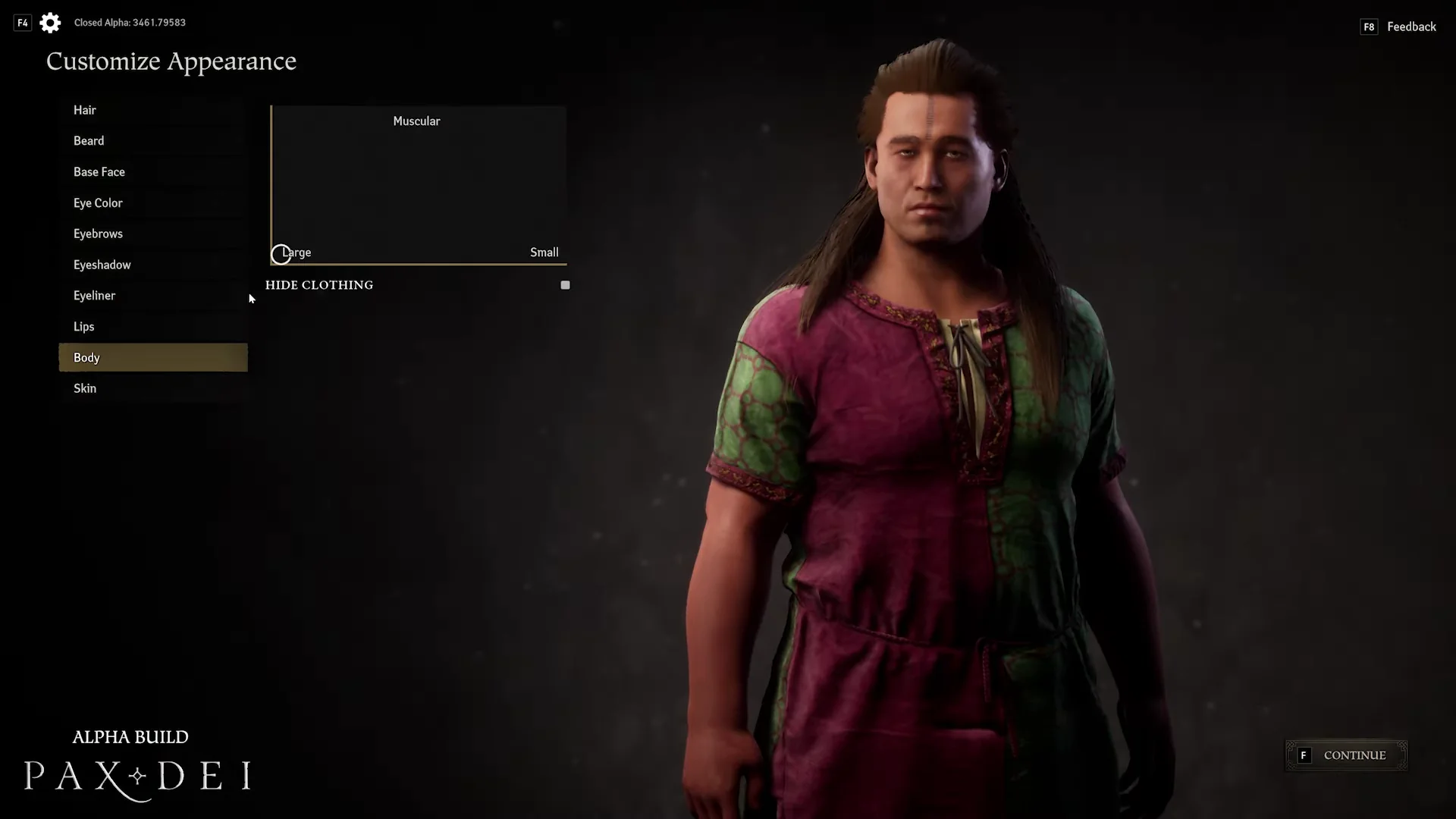This screenshot has height=819, width=1456.
Task: Open the Eyeliner category
Action: 95,296
